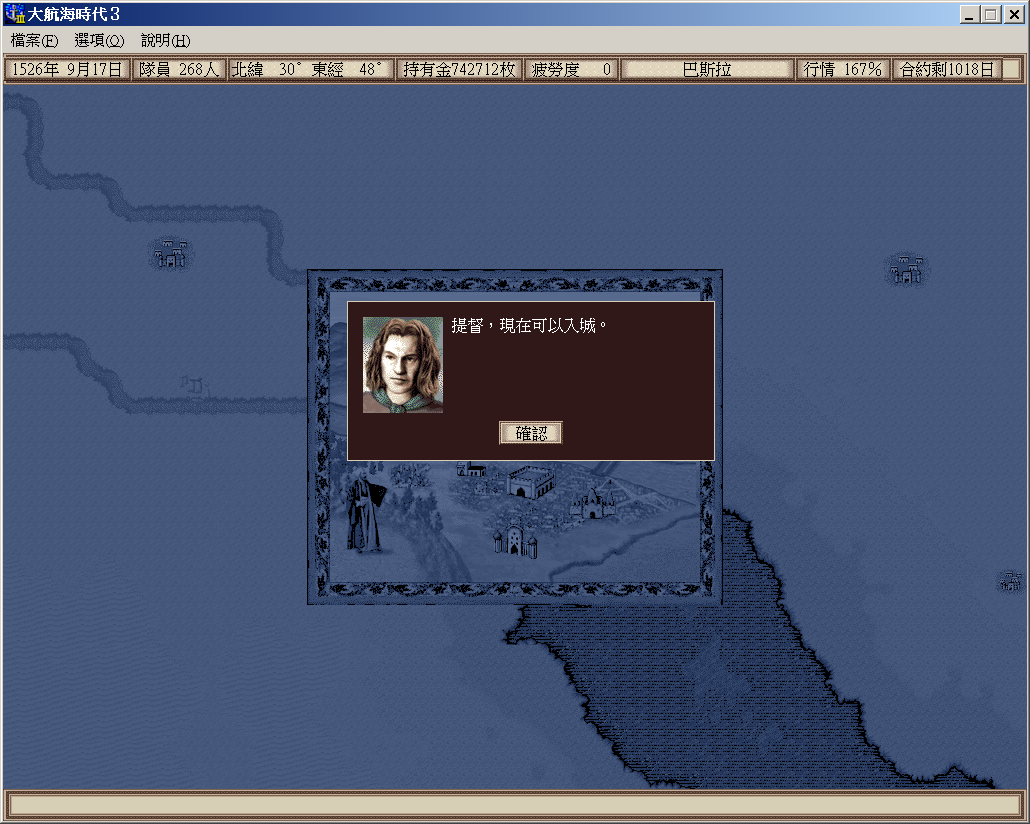This screenshot has width=1030, height=824.
Task: Open the 檔案 (File) menu
Action: (x=34, y=41)
